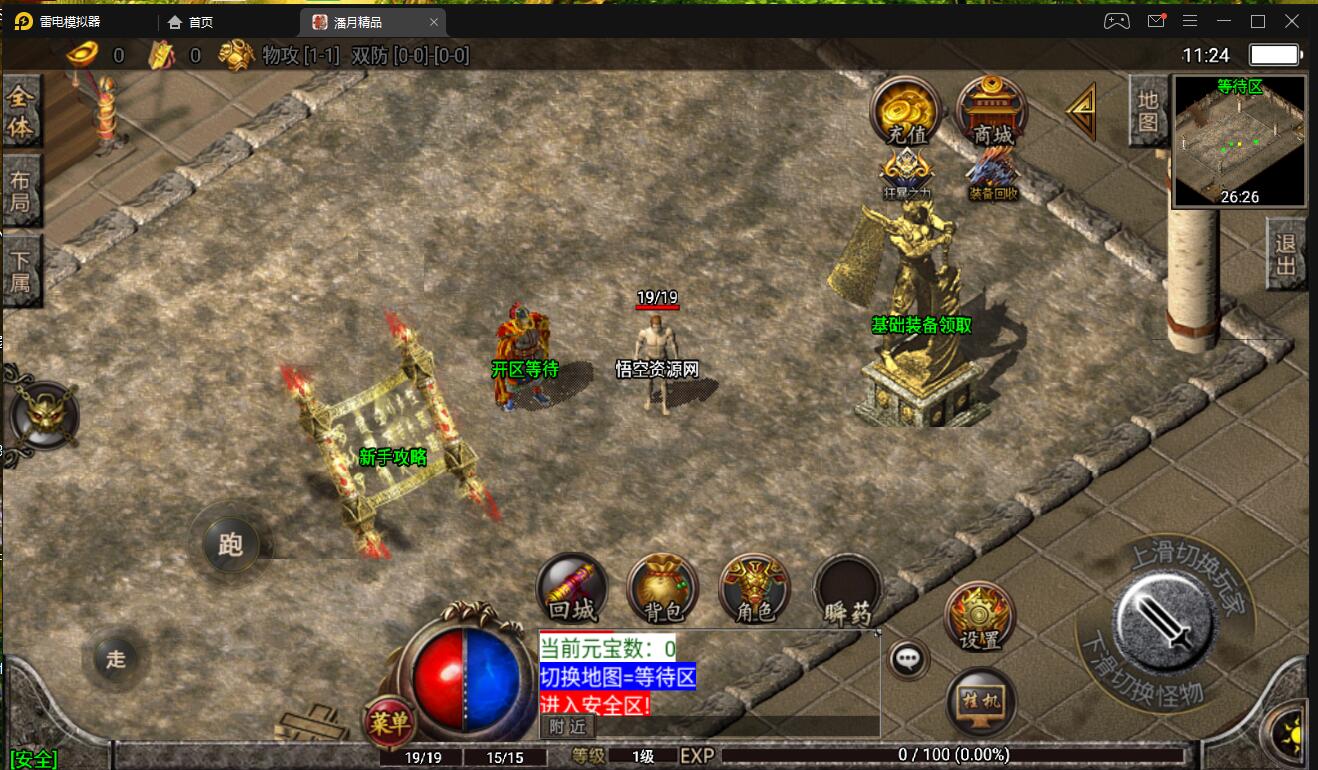Screen dimensions: 1318x770
Task: Switch to the 首页 emulator tab
Action: (200, 22)
